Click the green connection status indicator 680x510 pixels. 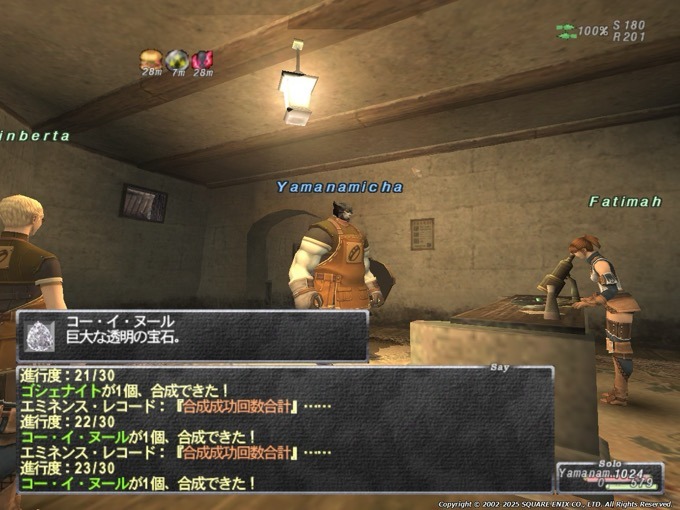click(x=566, y=31)
